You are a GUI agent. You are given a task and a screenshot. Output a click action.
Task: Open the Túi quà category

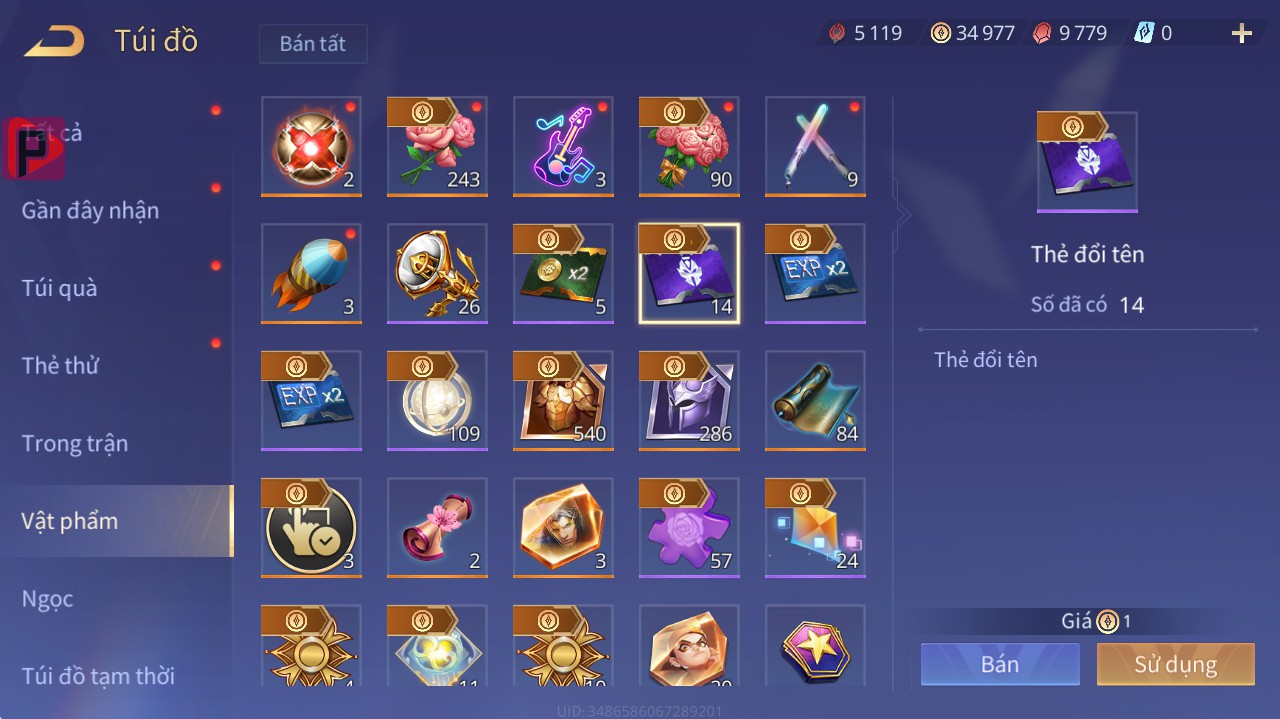(60, 288)
